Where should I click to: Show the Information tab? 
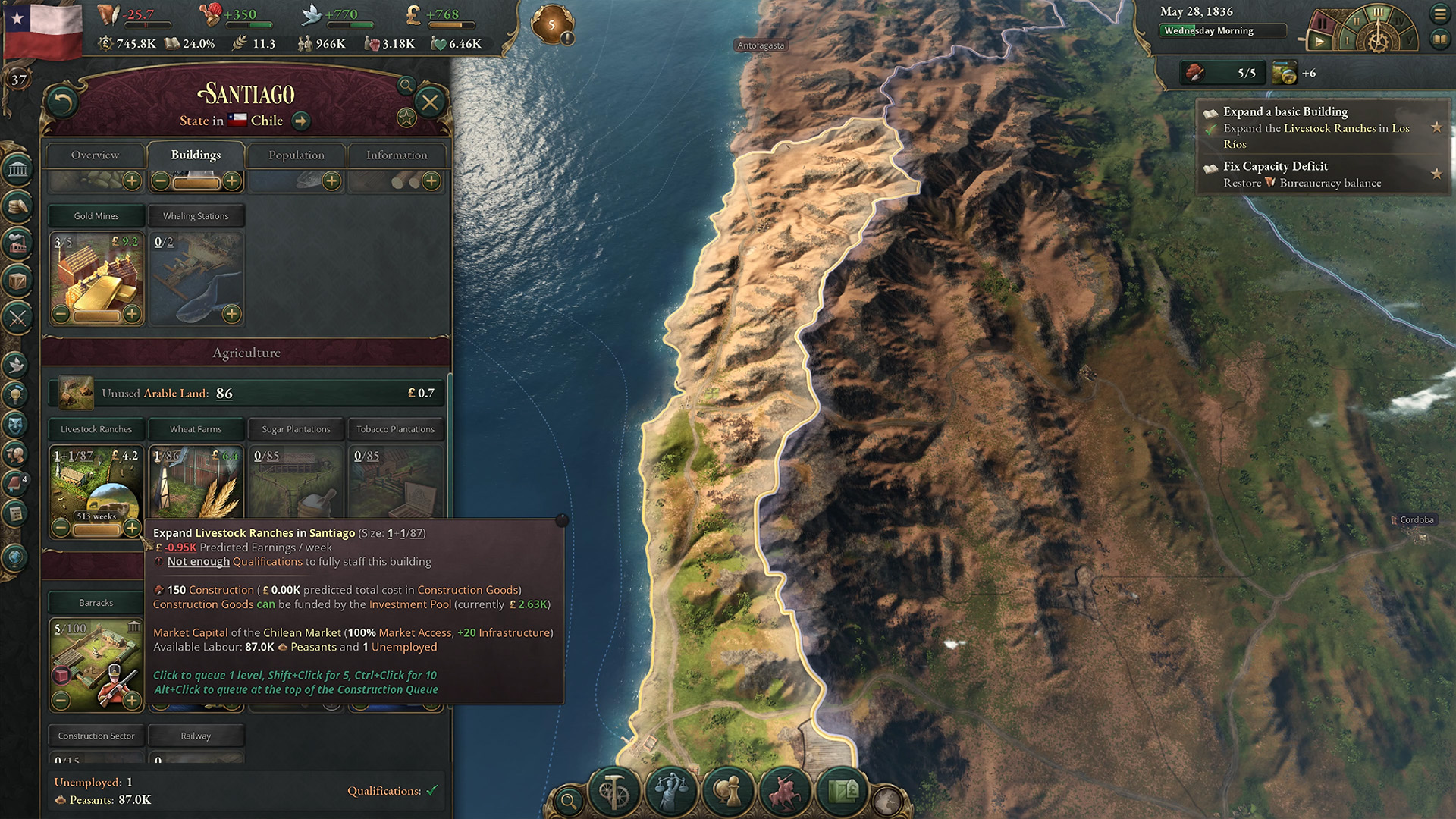click(x=397, y=155)
